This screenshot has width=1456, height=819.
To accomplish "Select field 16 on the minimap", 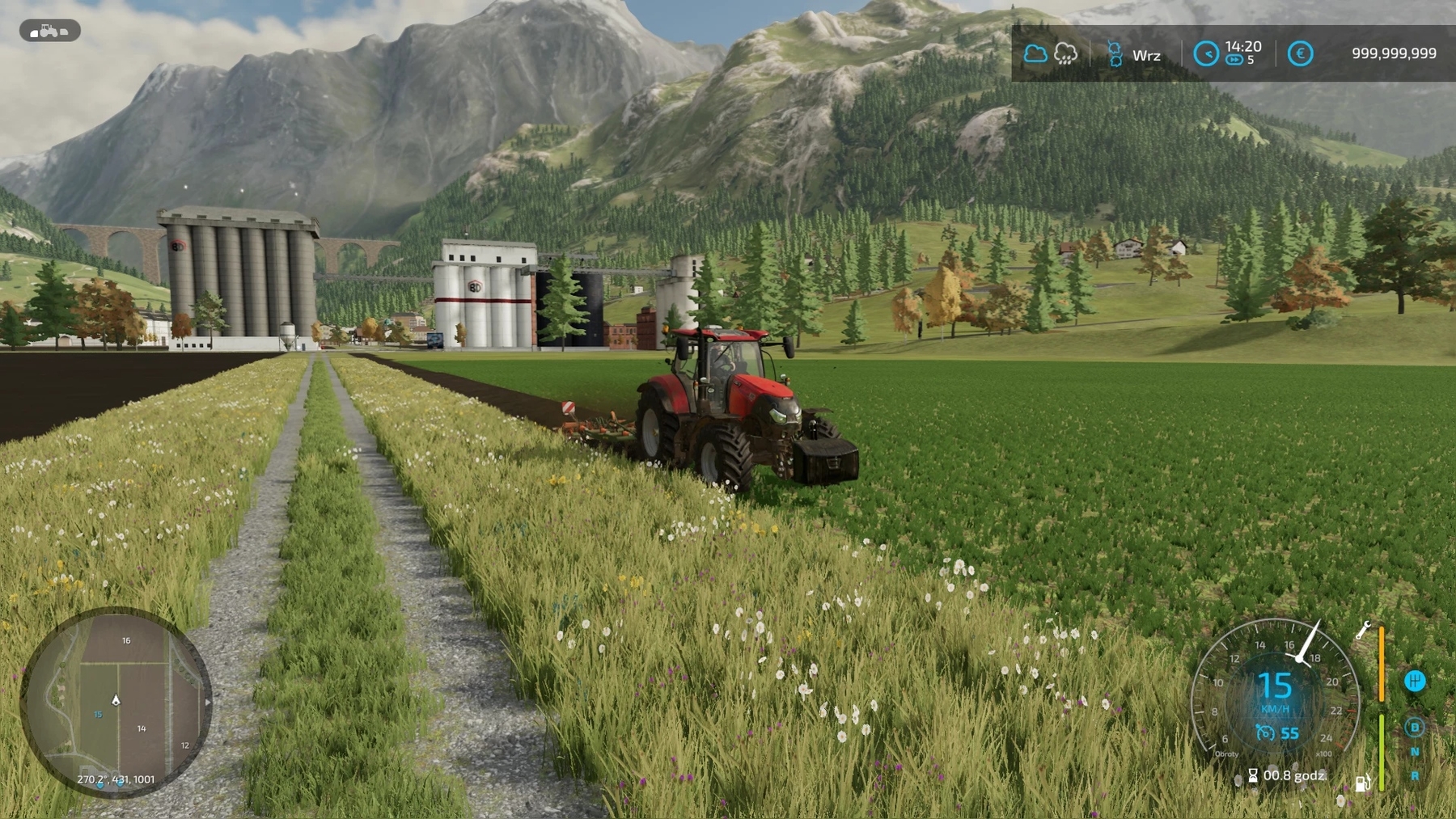I will (x=126, y=640).
